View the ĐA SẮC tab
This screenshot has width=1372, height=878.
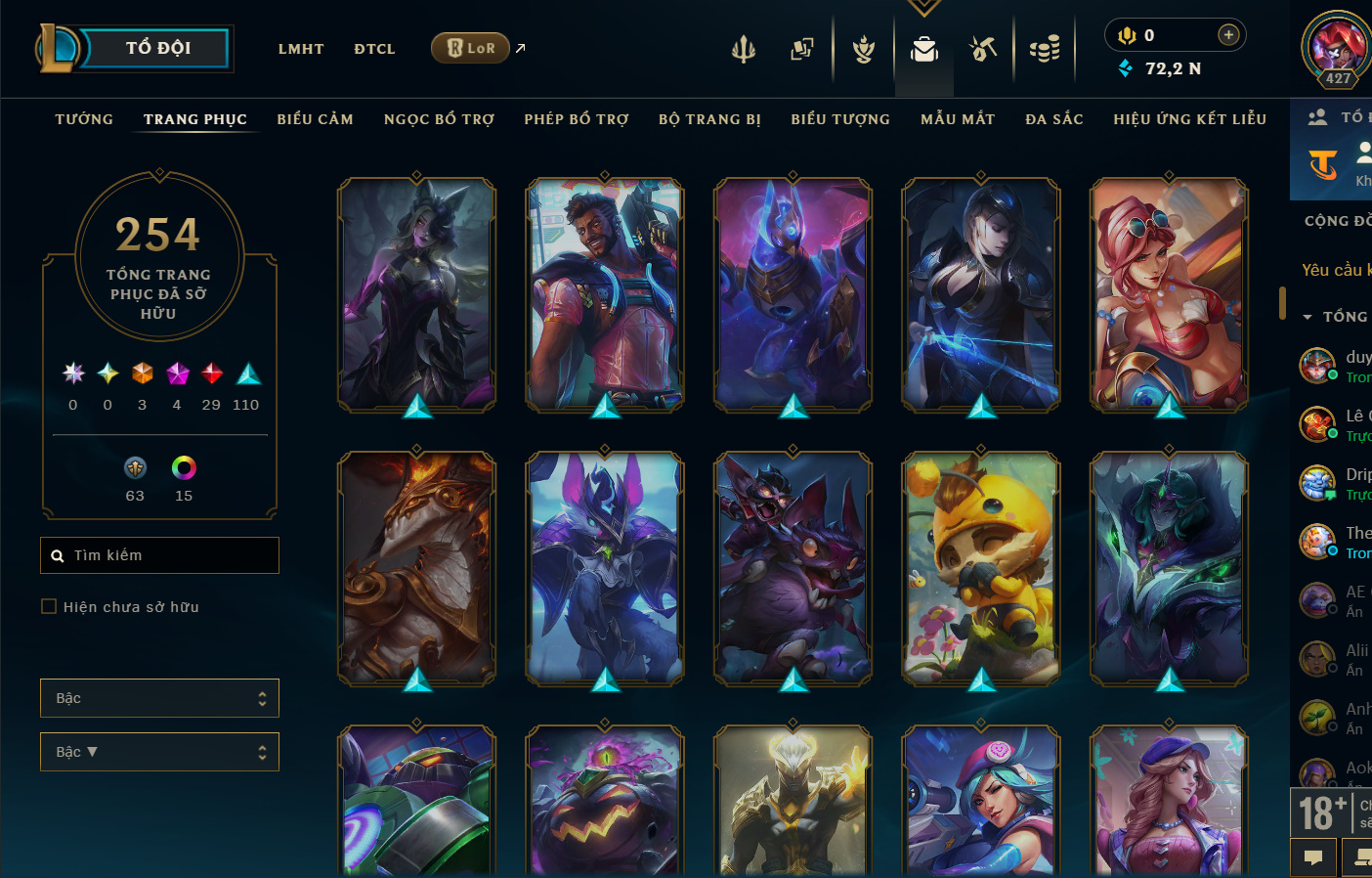pyautogui.click(x=1054, y=119)
